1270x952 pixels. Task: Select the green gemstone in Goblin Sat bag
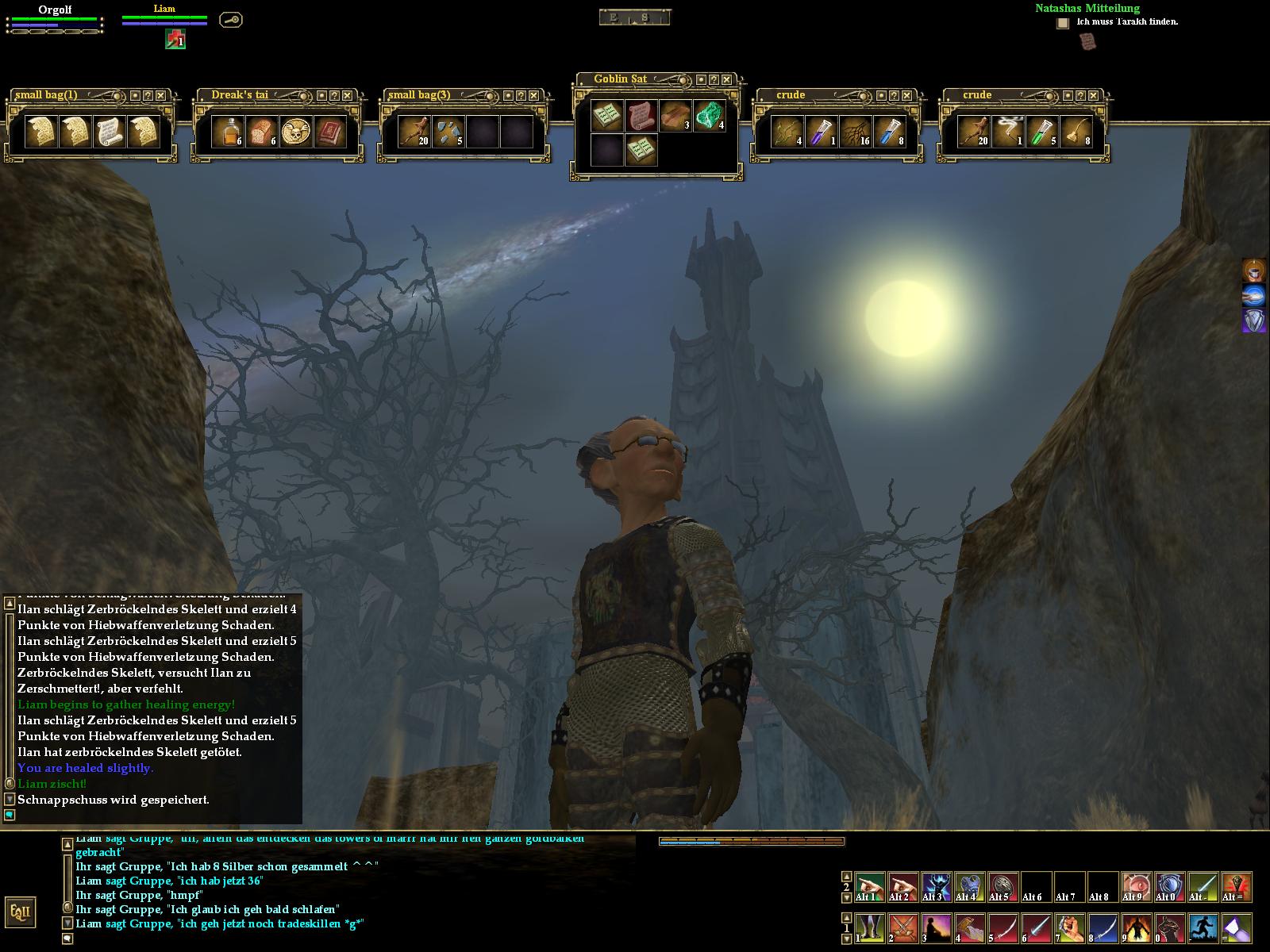point(709,116)
